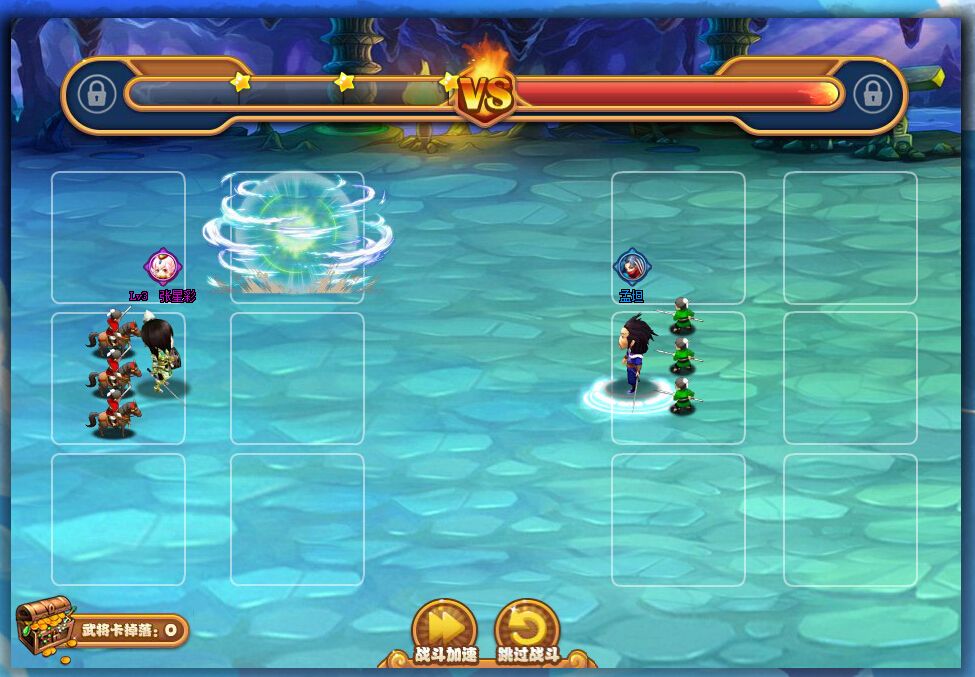This screenshot has width=975, height=677.
Task: Open the treasure chest card drops
Action: (45, 627)
